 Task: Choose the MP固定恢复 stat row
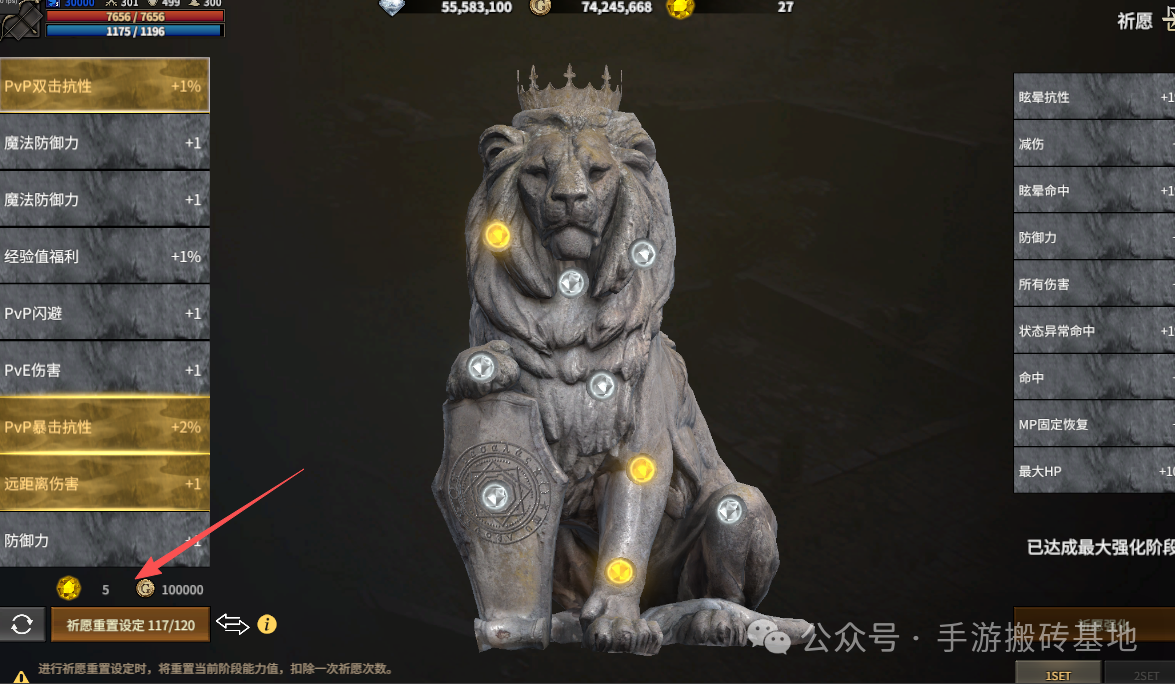(x=1095, y=424)
